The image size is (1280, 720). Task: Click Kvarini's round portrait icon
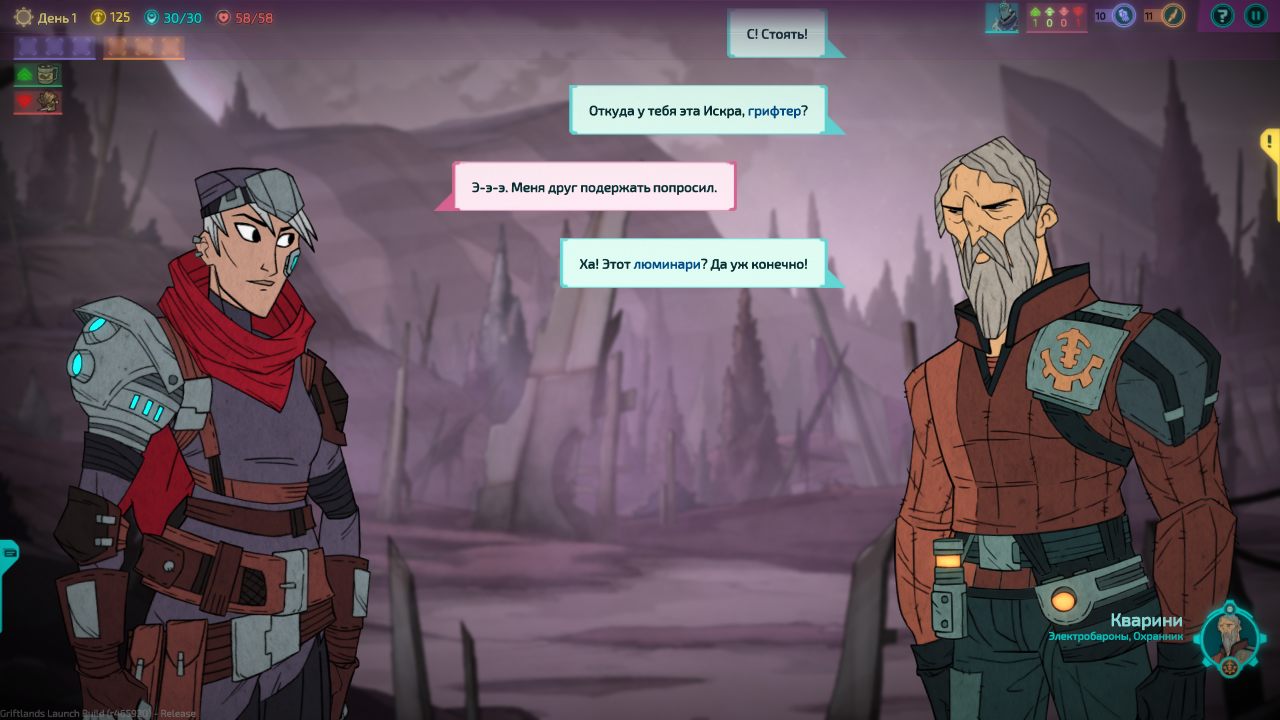[1230, 637]
